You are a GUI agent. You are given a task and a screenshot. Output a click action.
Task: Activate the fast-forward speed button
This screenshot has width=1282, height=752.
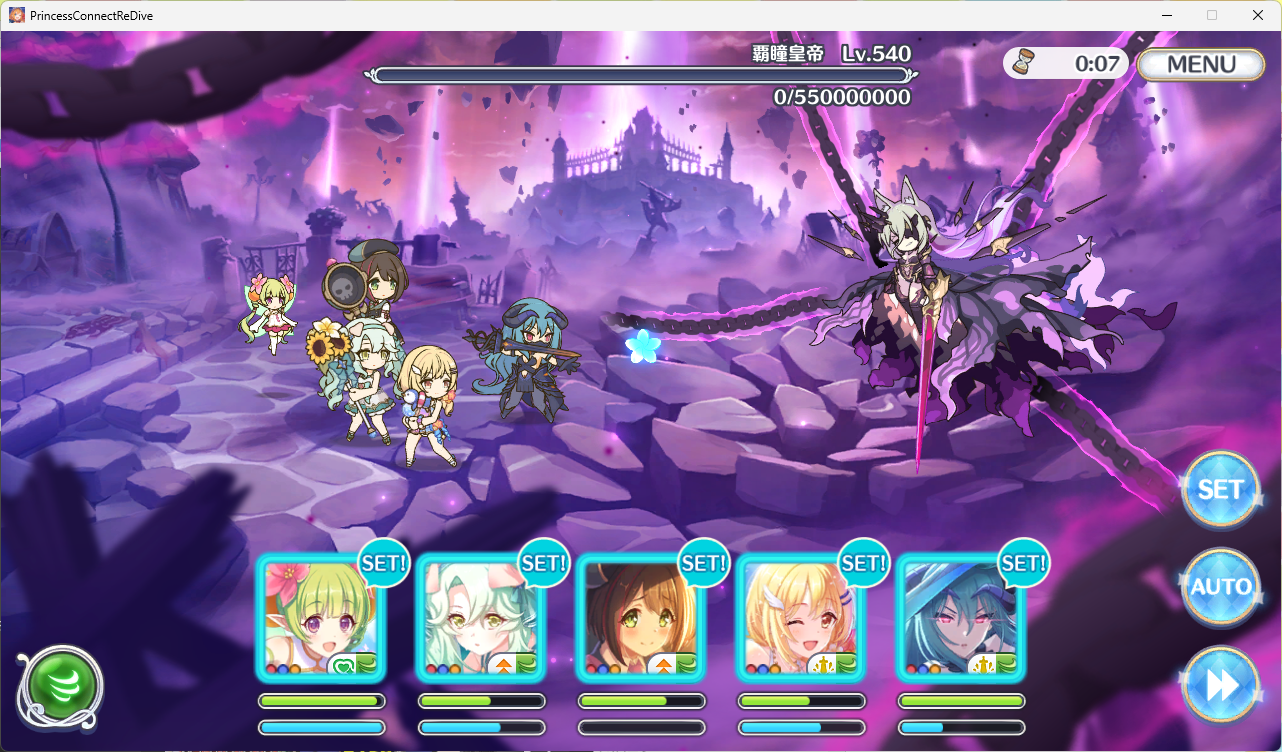tap(1220, 685)
